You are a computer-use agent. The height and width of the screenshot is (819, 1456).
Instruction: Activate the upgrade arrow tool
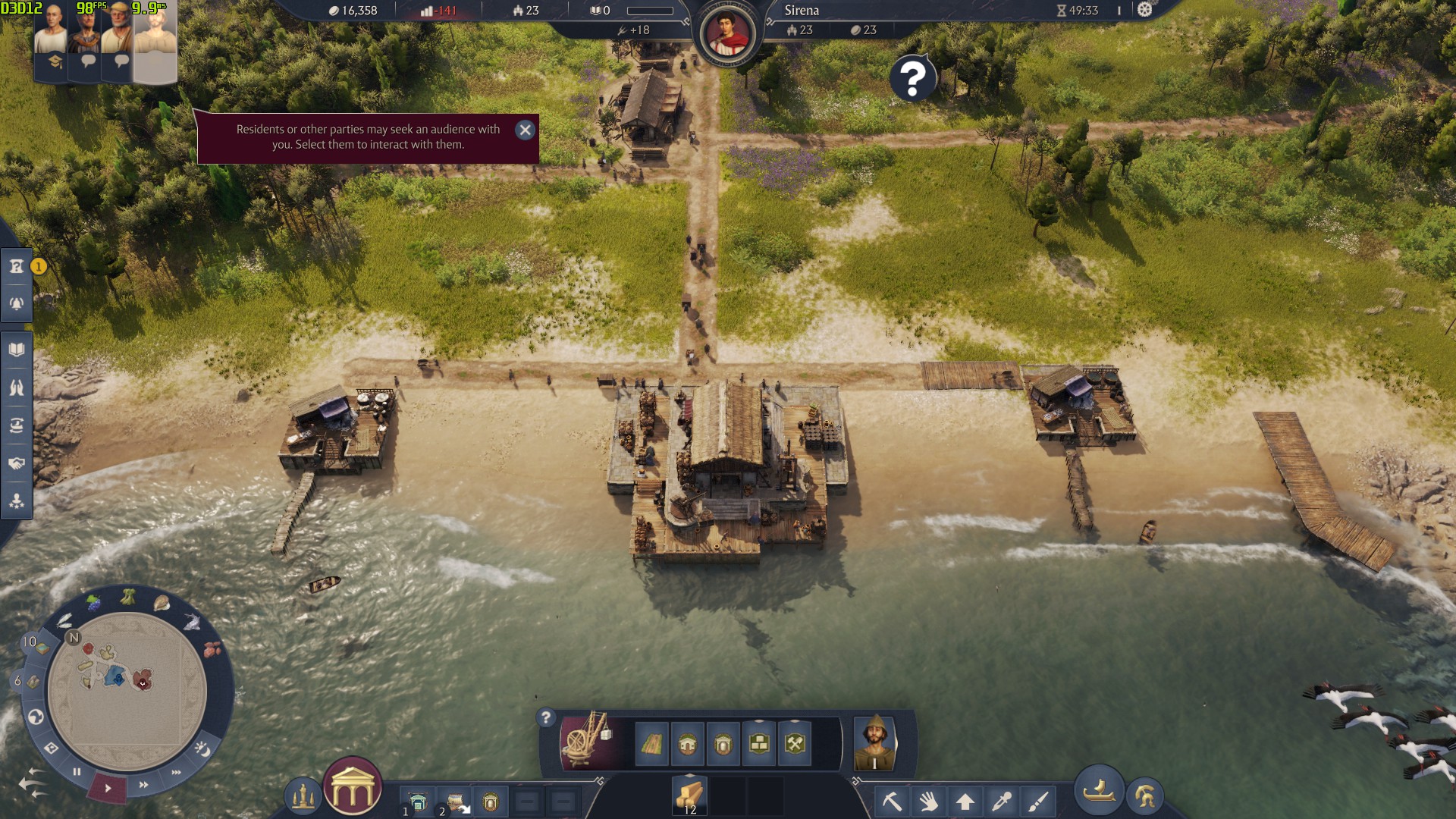(x=965, y=801)
